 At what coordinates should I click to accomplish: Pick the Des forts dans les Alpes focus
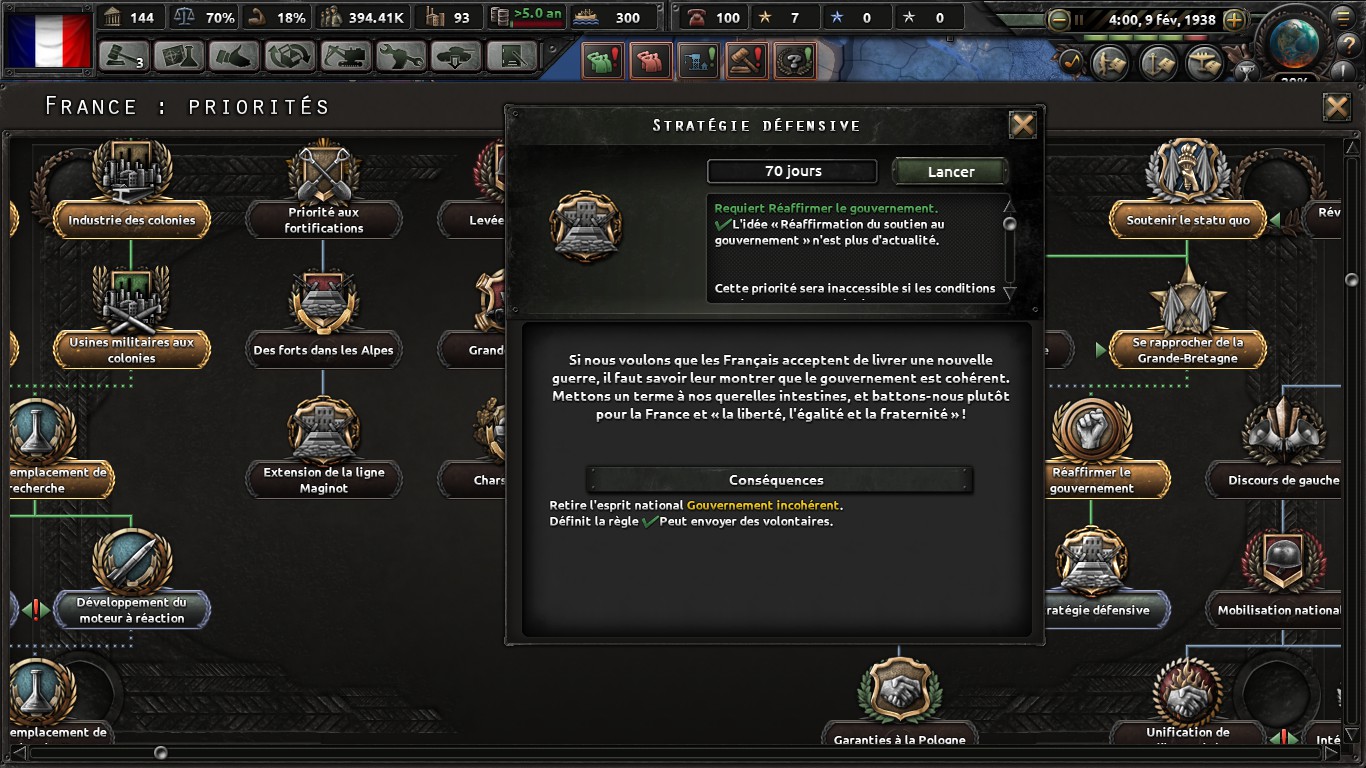tap(323, 349)
